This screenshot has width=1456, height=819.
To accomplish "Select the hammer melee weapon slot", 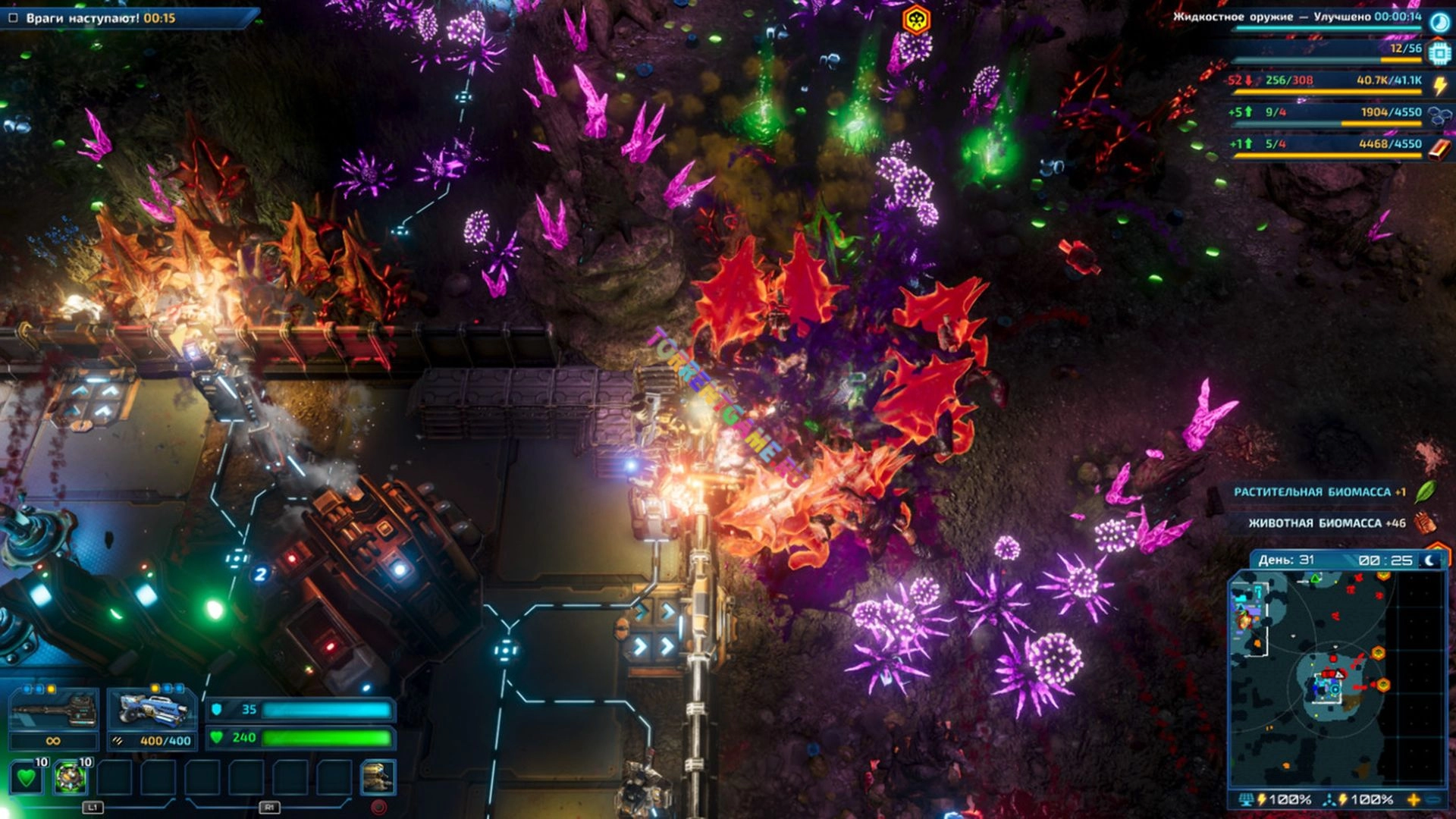I will pos(53,711).
